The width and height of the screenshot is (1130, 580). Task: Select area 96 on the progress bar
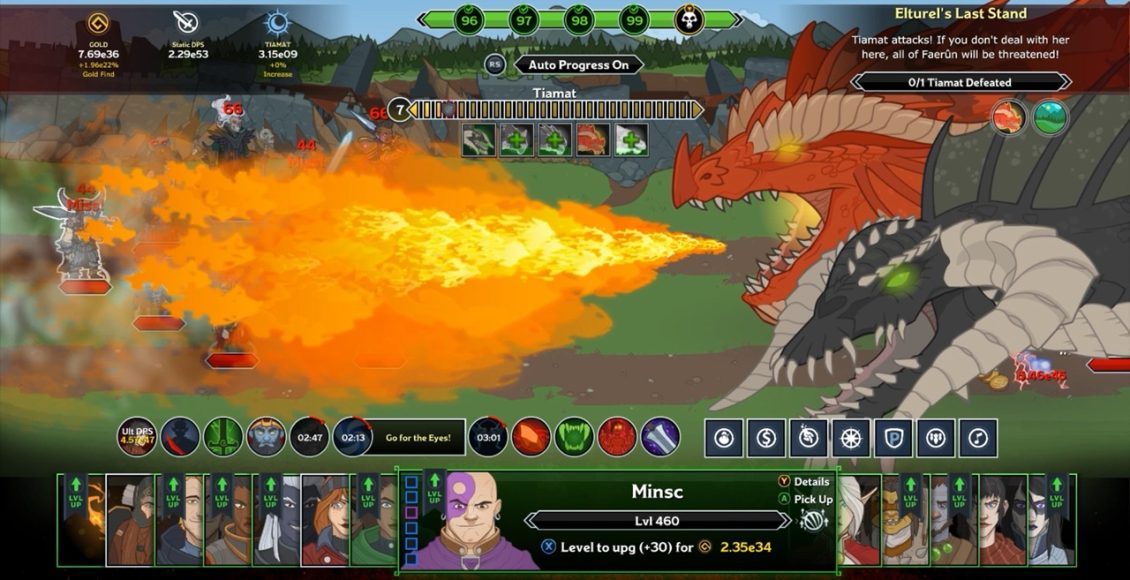point(467,19)
